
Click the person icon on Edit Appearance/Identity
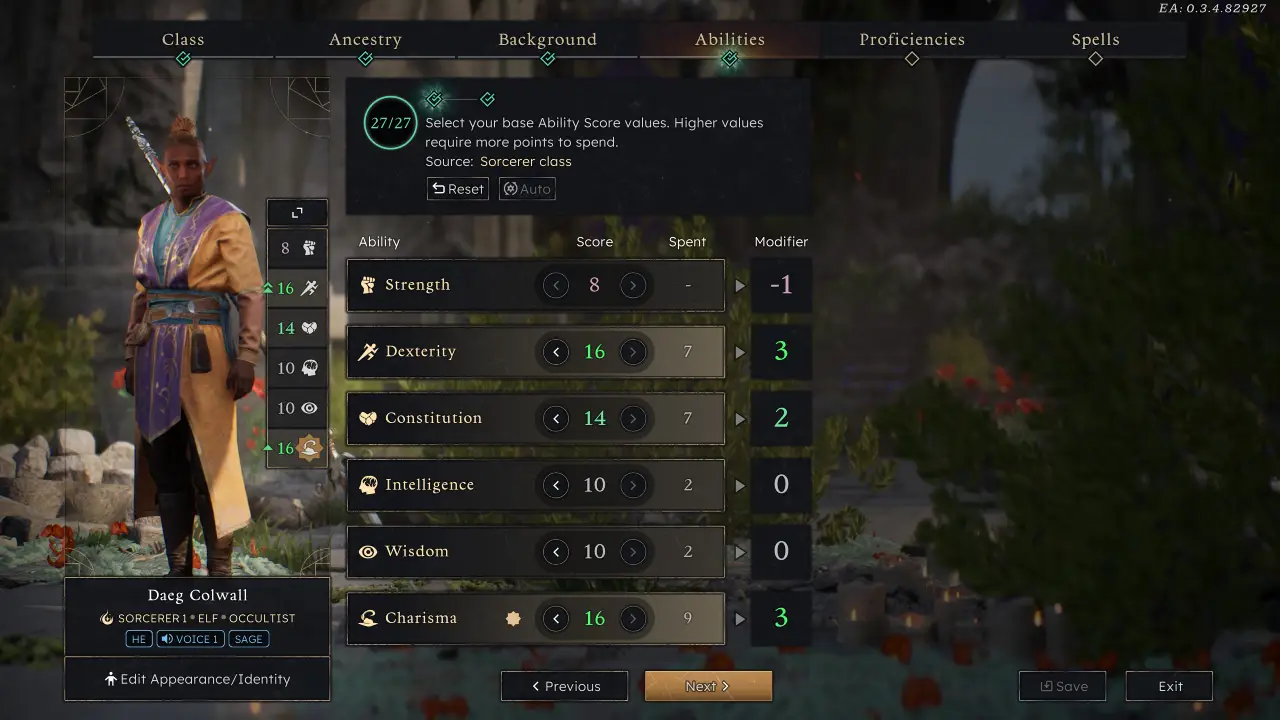[112, 678]
